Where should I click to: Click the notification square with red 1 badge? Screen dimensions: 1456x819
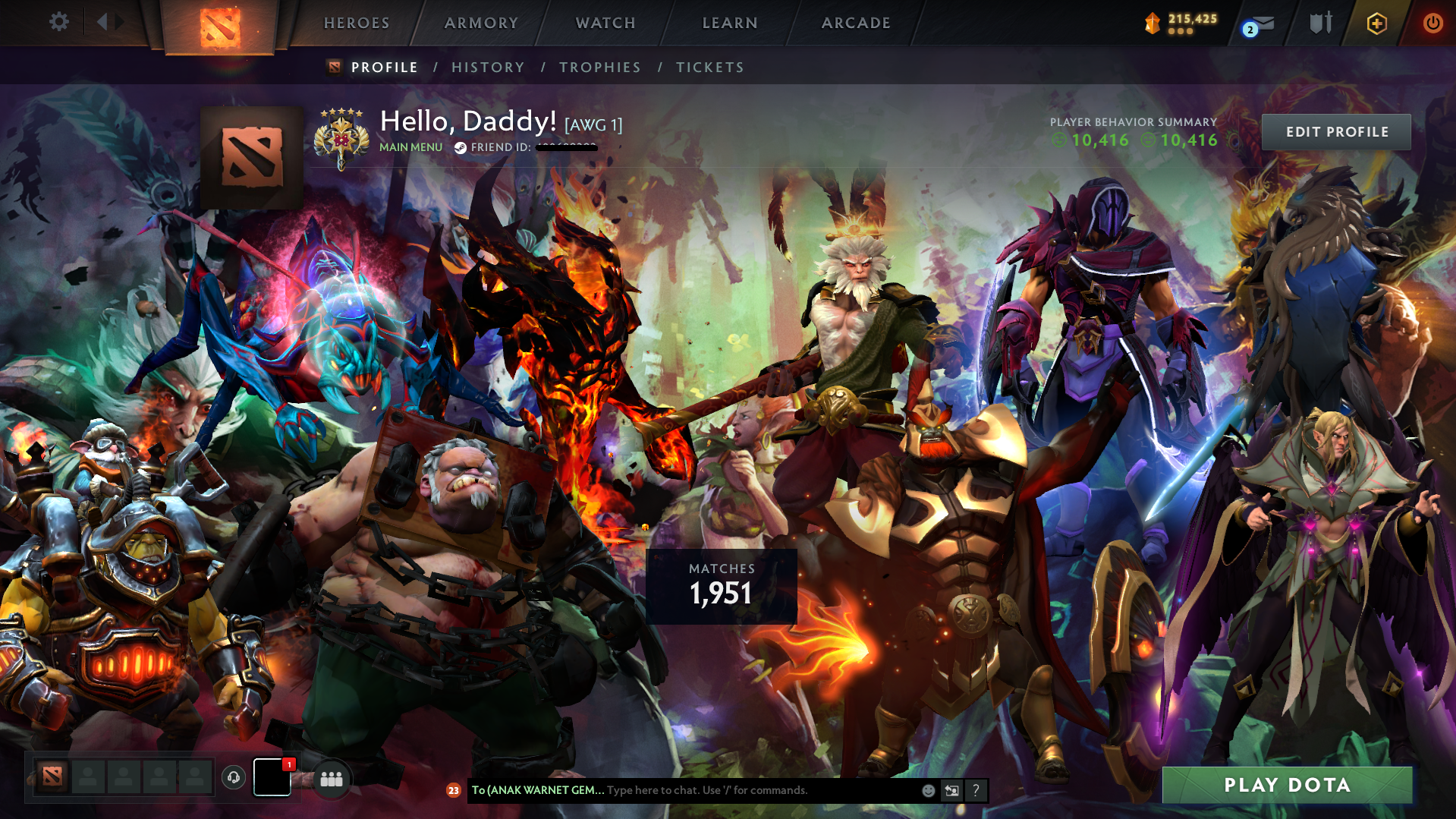coord(271,777)
